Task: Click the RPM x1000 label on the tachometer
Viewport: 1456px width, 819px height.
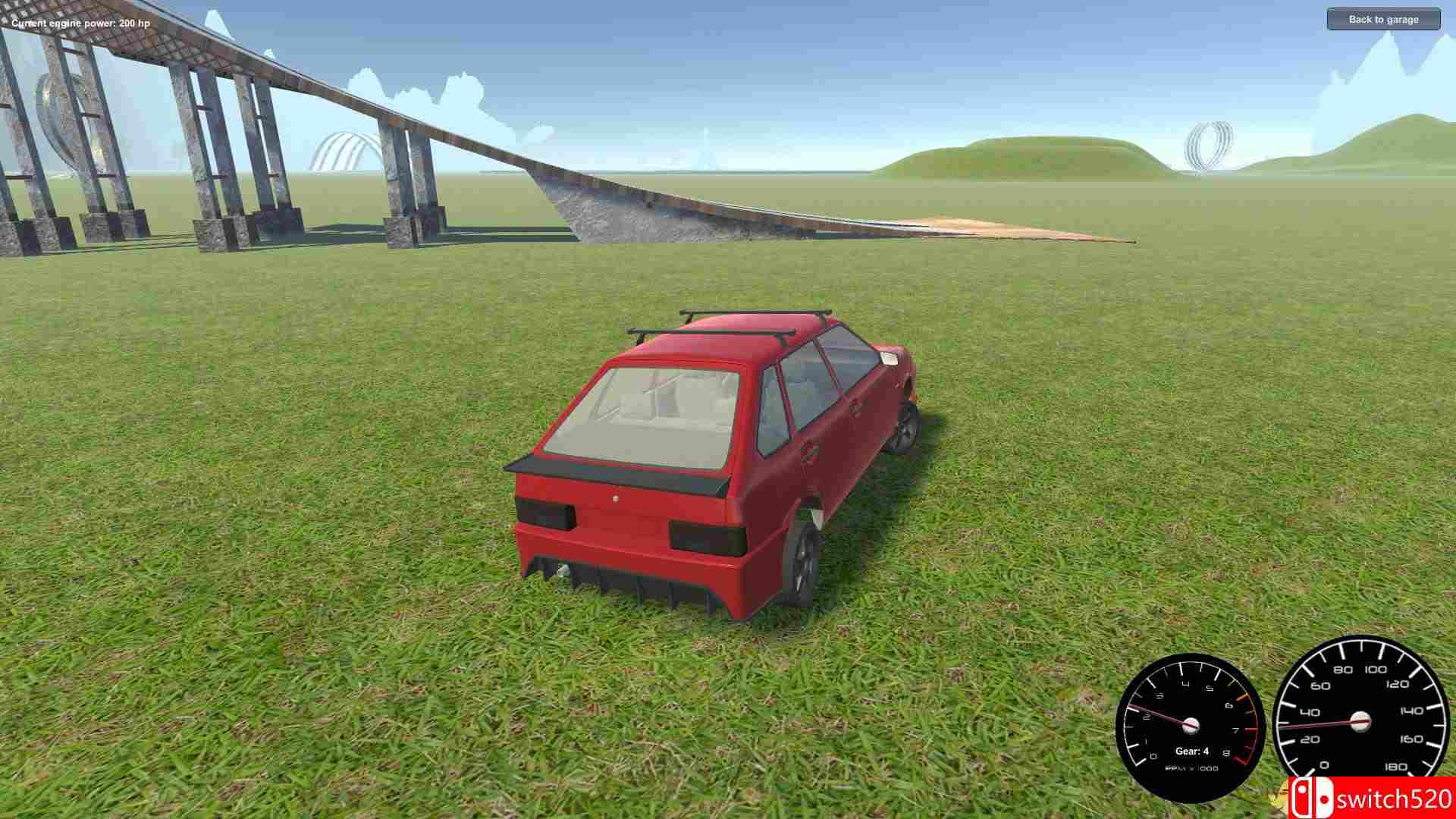Action: click(1192, 769)
